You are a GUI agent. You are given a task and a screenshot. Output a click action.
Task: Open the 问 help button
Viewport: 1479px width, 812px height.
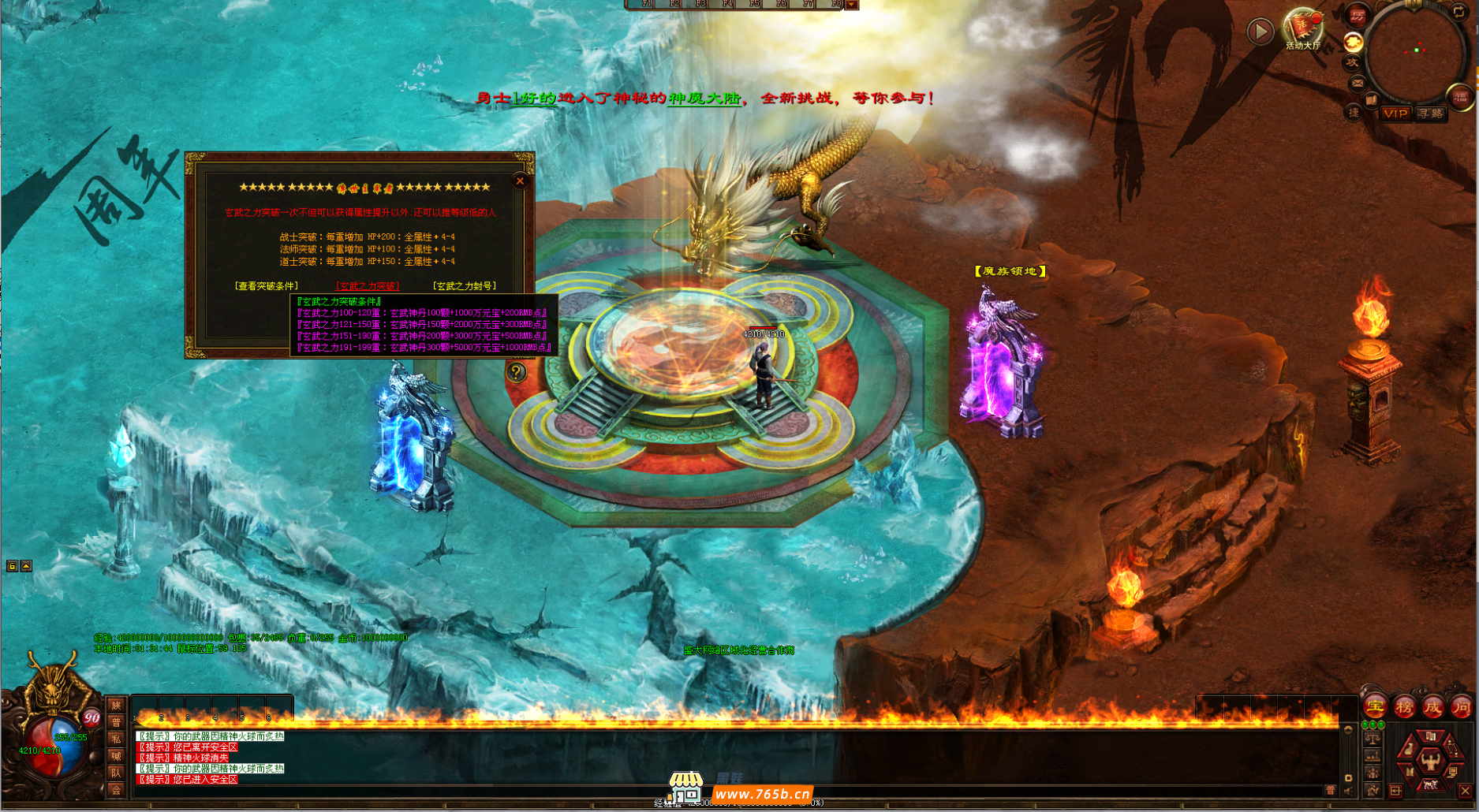1461,707
